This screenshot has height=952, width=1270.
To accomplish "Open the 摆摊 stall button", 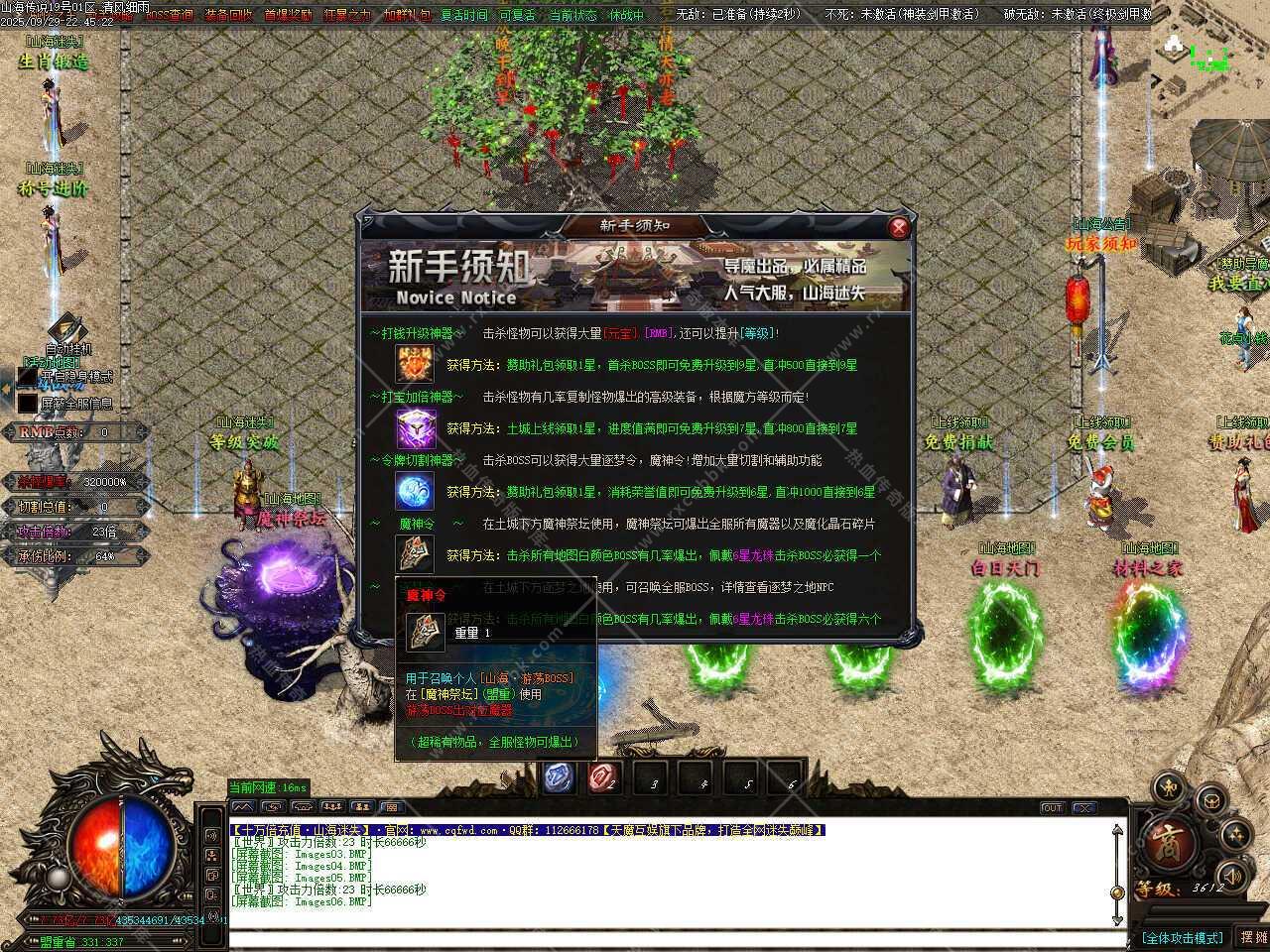I will [1252, 937].
